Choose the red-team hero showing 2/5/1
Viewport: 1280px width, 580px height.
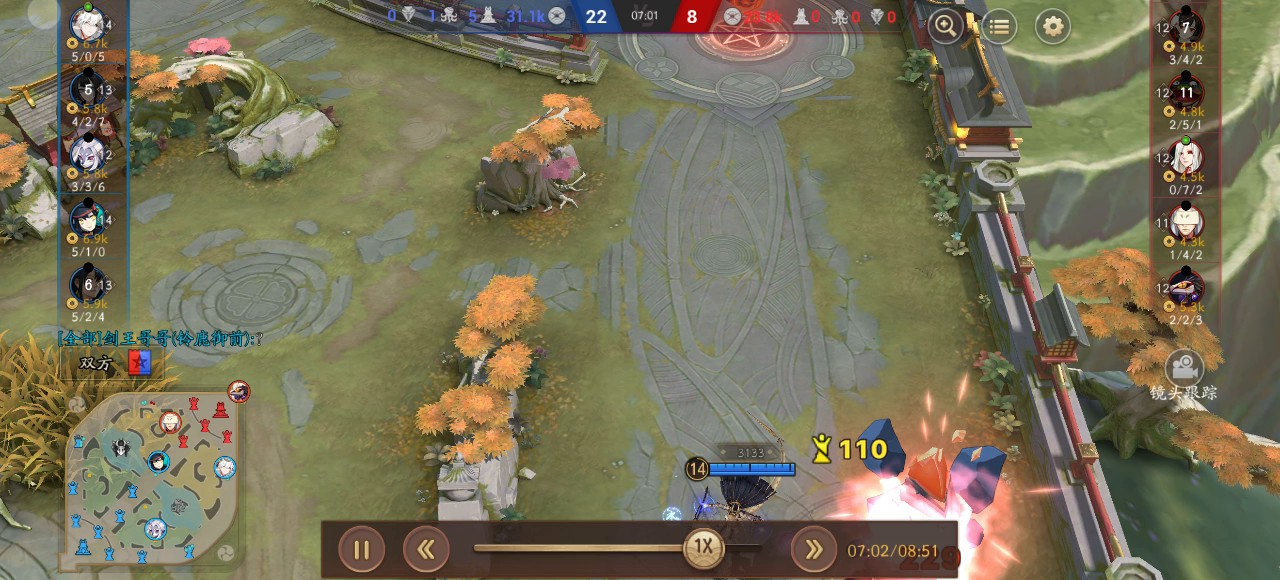1186,94
